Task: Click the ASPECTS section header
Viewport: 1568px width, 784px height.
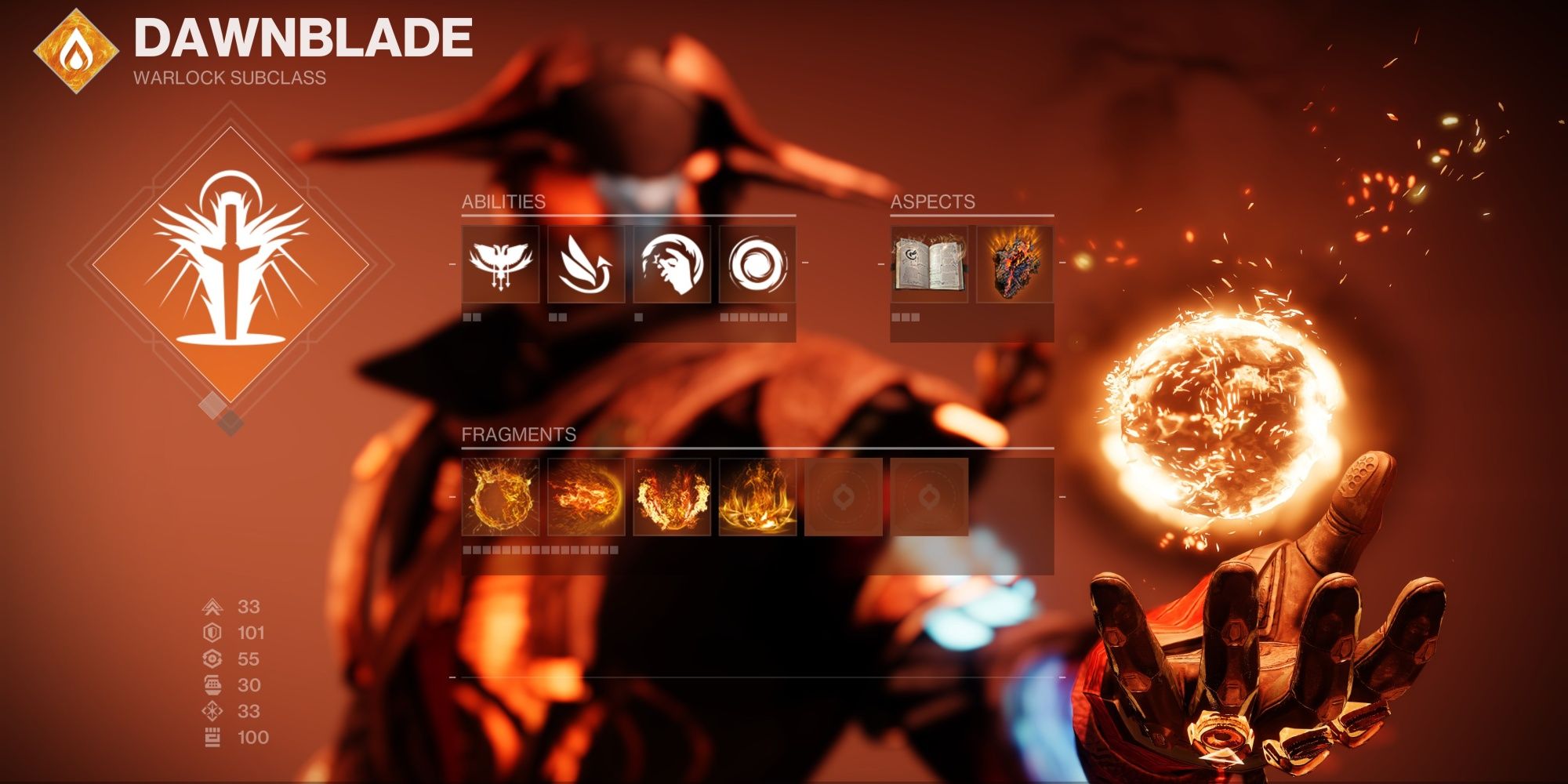Action: pos(931,202)
